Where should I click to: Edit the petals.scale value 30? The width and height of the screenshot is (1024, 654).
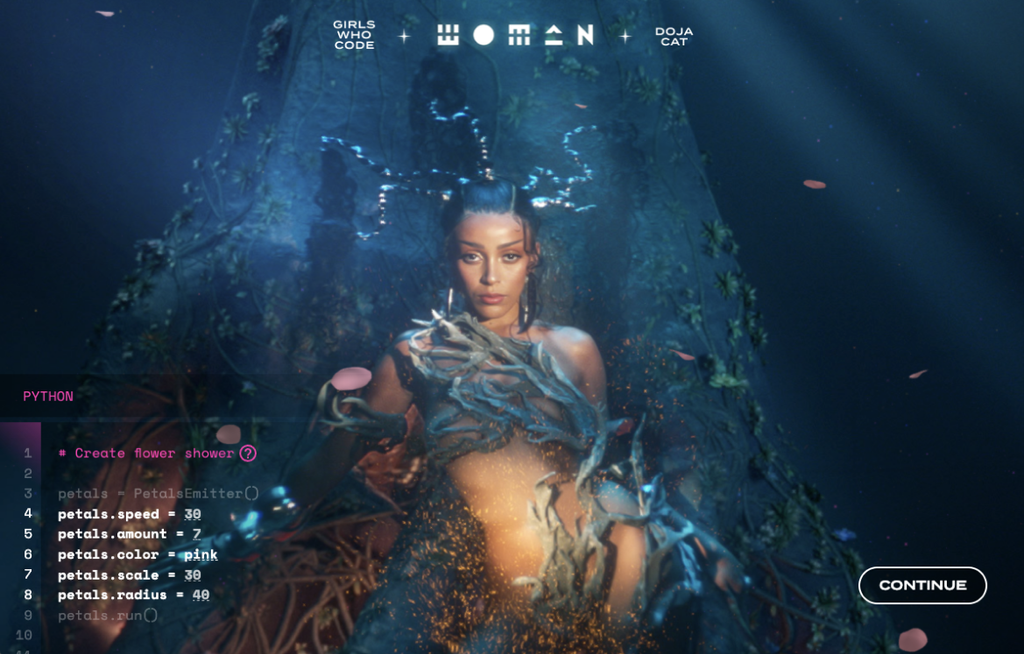(192, 575)
